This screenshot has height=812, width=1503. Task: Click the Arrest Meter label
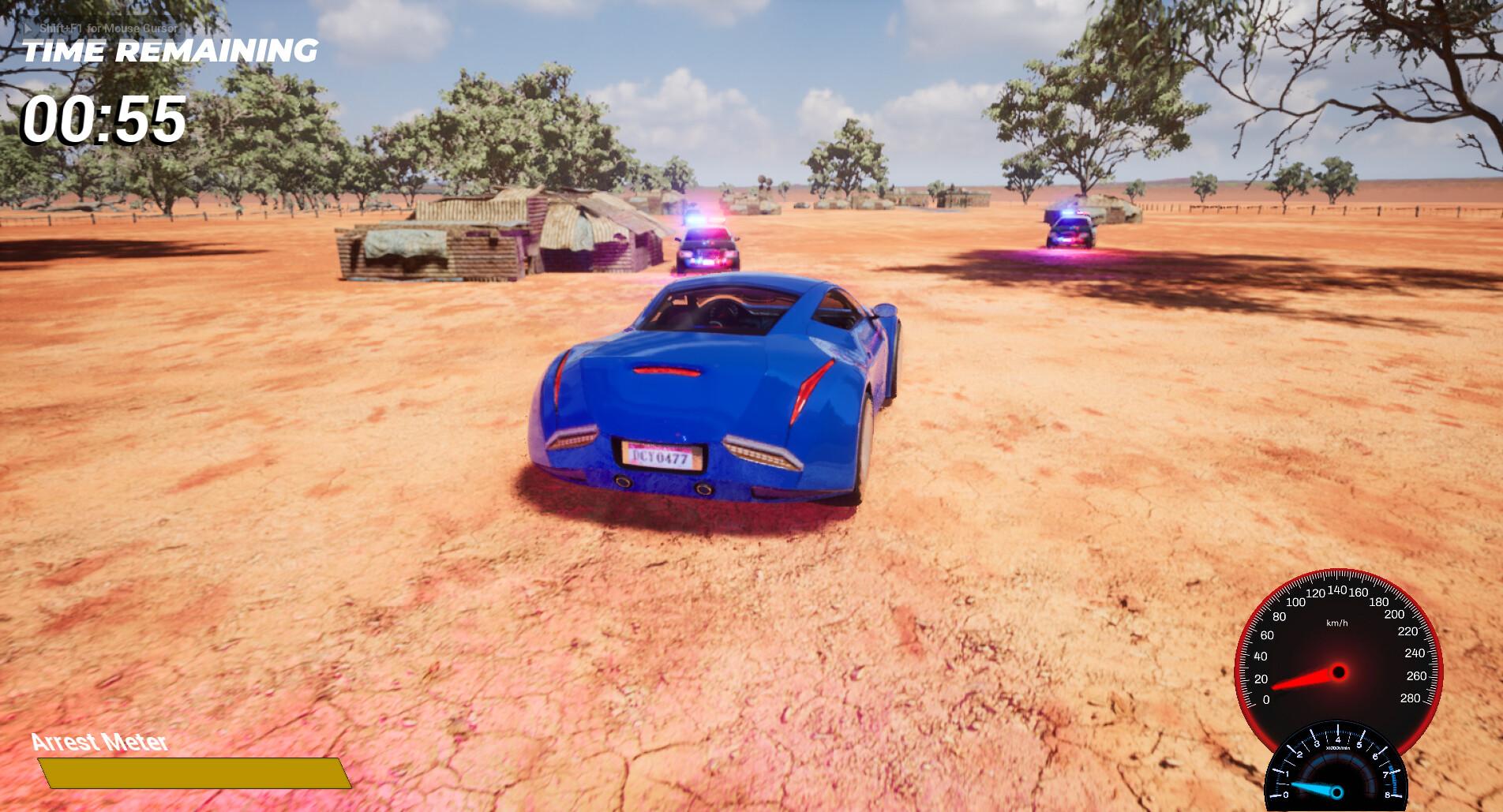pos(98,742)
